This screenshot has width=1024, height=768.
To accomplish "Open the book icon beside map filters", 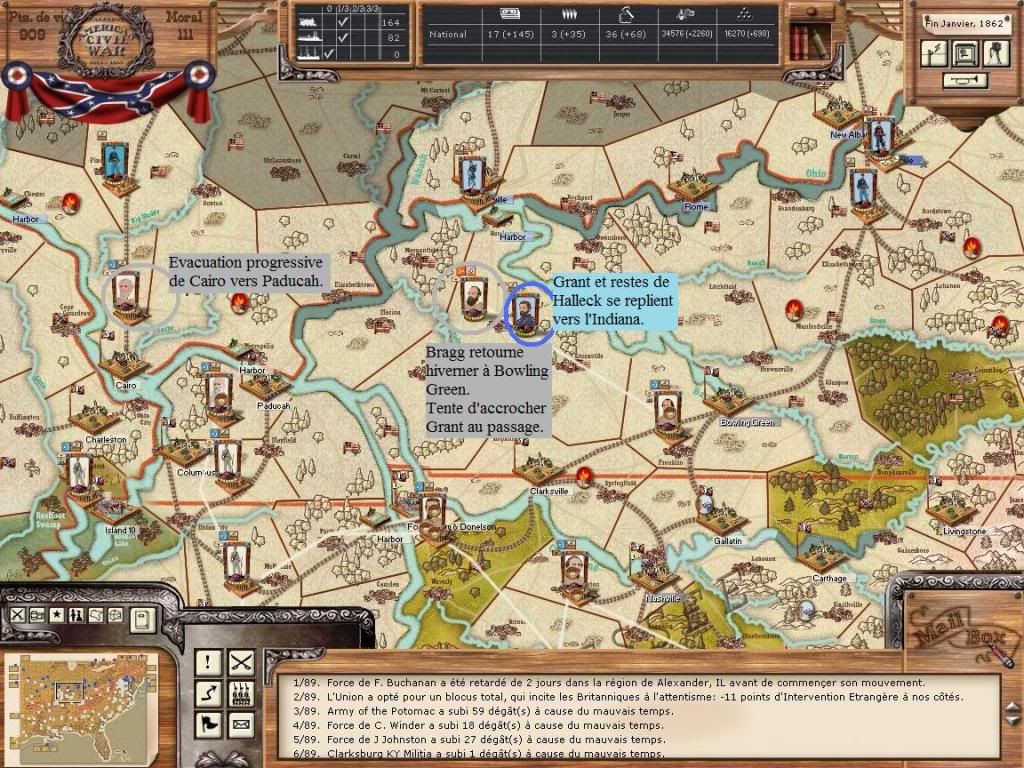I will [143, 619].
